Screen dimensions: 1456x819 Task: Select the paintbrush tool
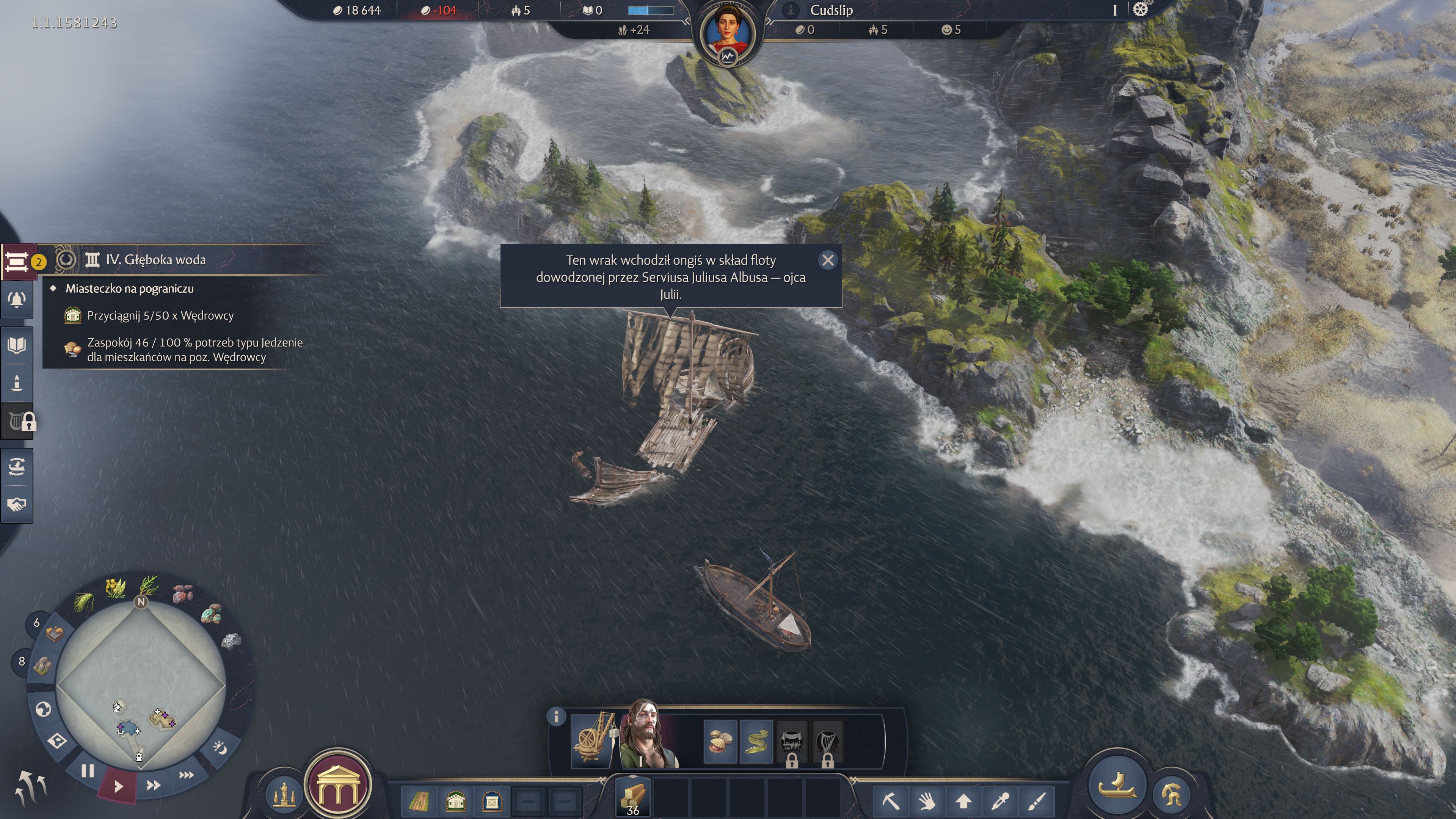click(x=1037, y=800)
